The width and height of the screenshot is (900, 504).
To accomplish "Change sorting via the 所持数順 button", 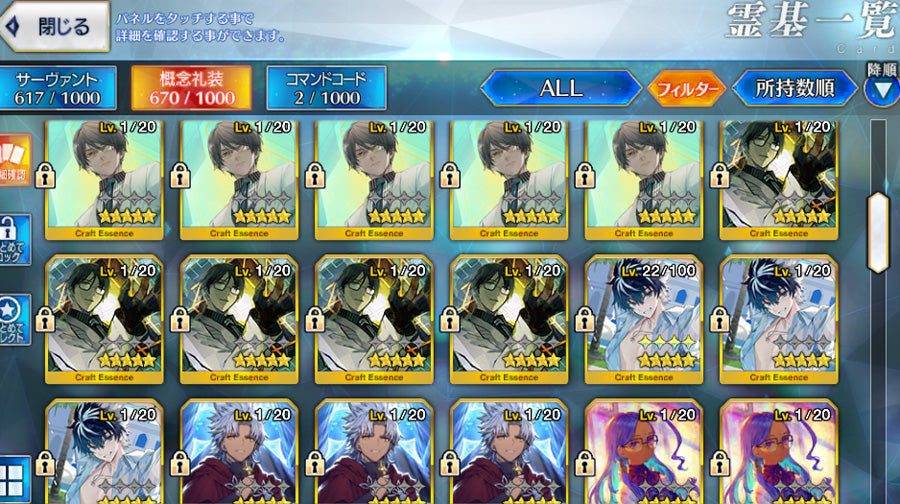I will (796, 88).
